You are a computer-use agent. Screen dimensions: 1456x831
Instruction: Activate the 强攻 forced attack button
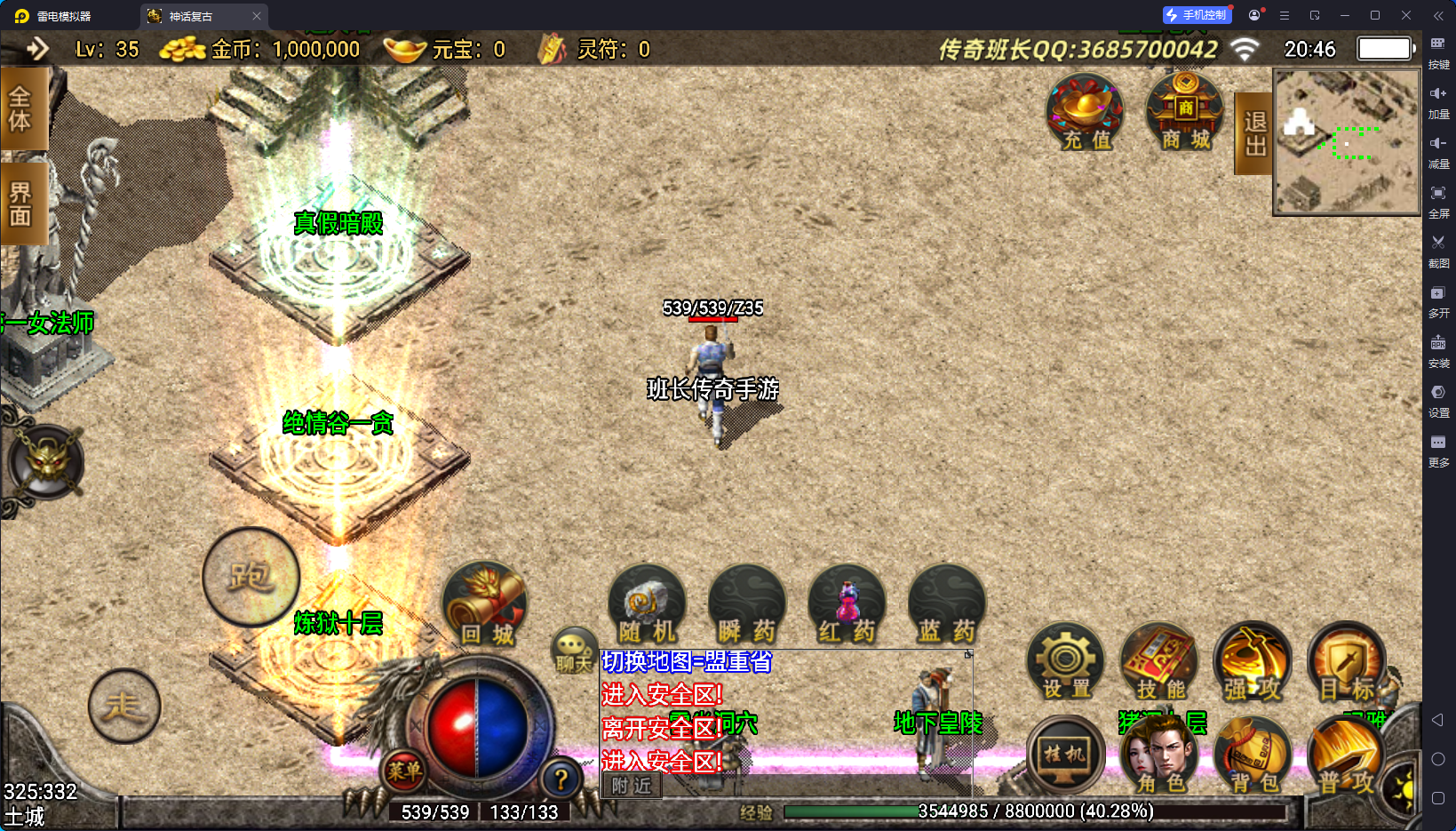click(x=1252, y=663)
